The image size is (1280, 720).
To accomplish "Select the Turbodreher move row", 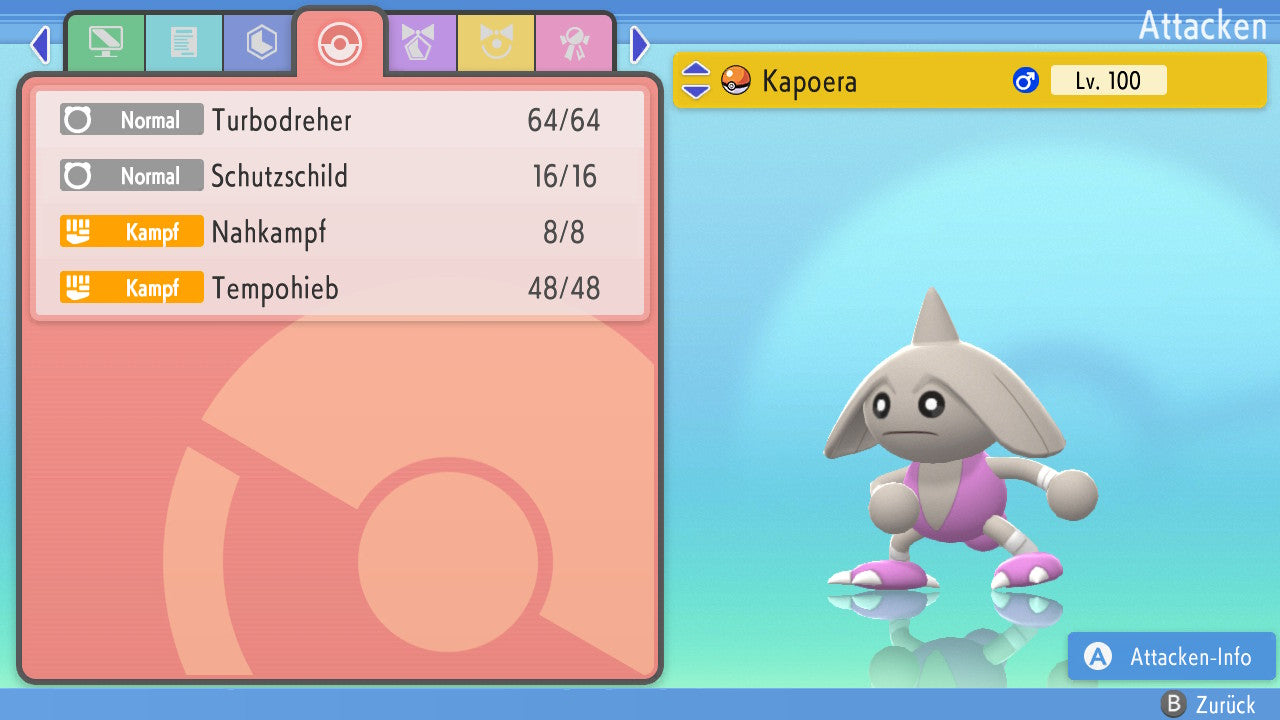I will tap(340, 121).
